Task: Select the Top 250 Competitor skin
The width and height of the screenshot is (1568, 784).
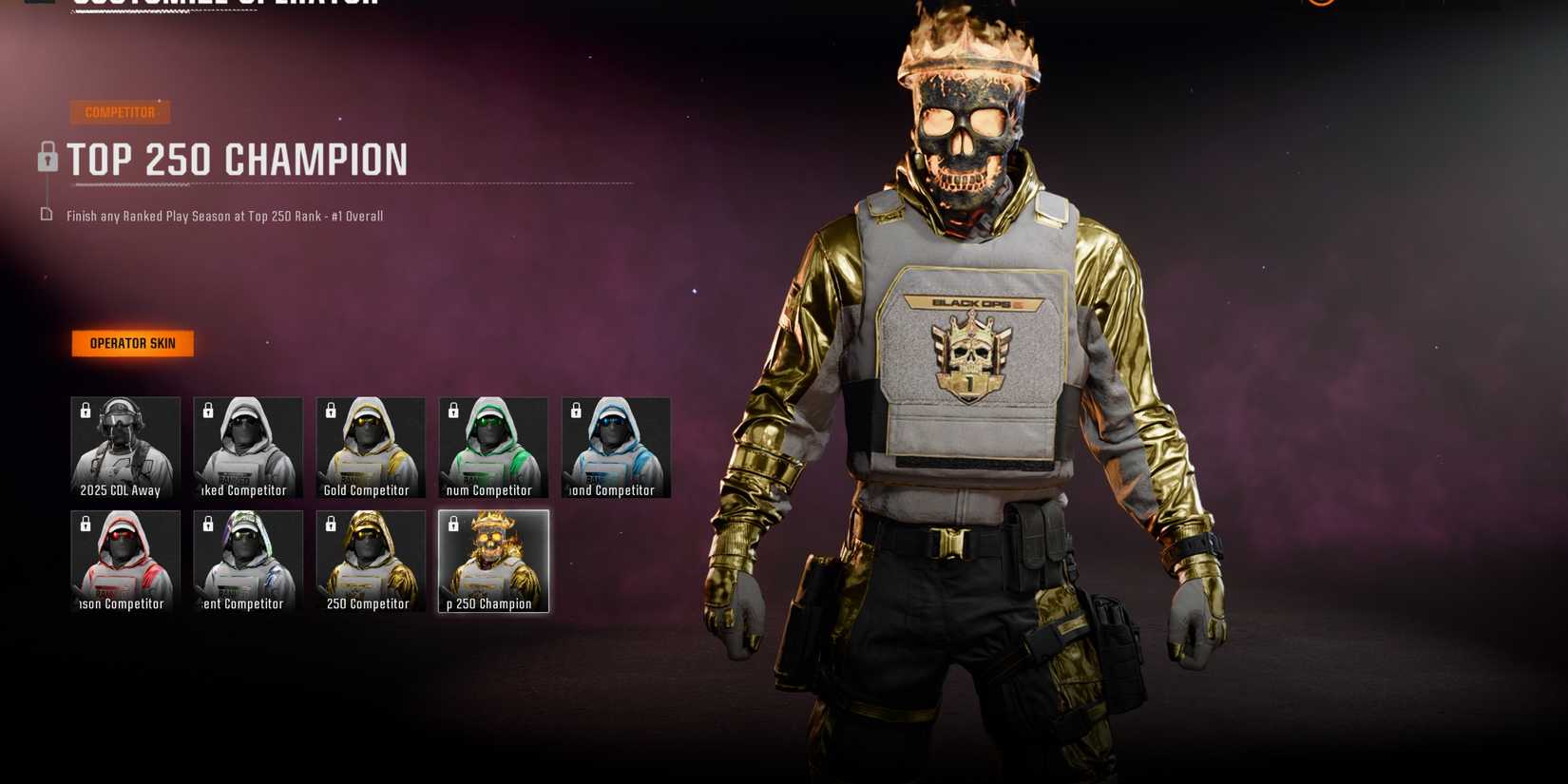Action: tap(370, 561)
